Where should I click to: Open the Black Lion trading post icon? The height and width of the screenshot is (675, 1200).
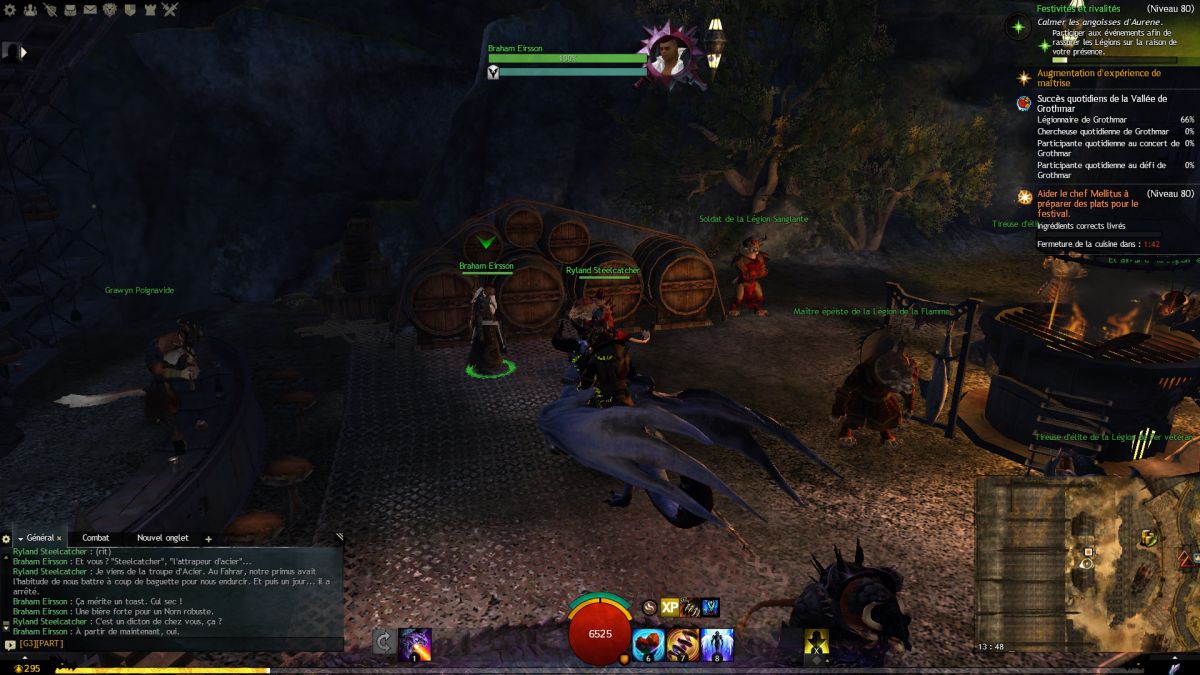coord(110,10)
